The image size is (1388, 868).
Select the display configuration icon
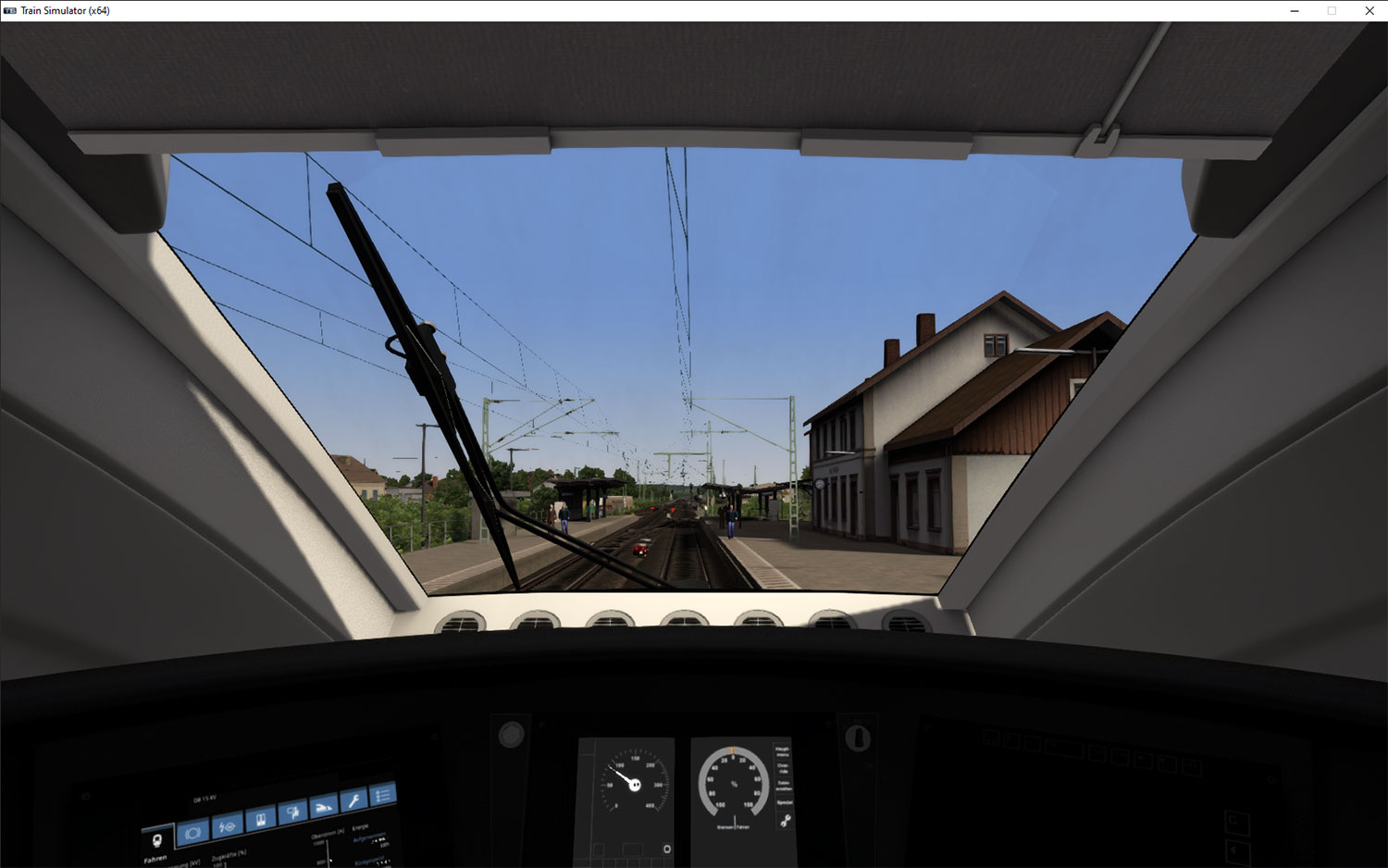(x=293, y=812)
